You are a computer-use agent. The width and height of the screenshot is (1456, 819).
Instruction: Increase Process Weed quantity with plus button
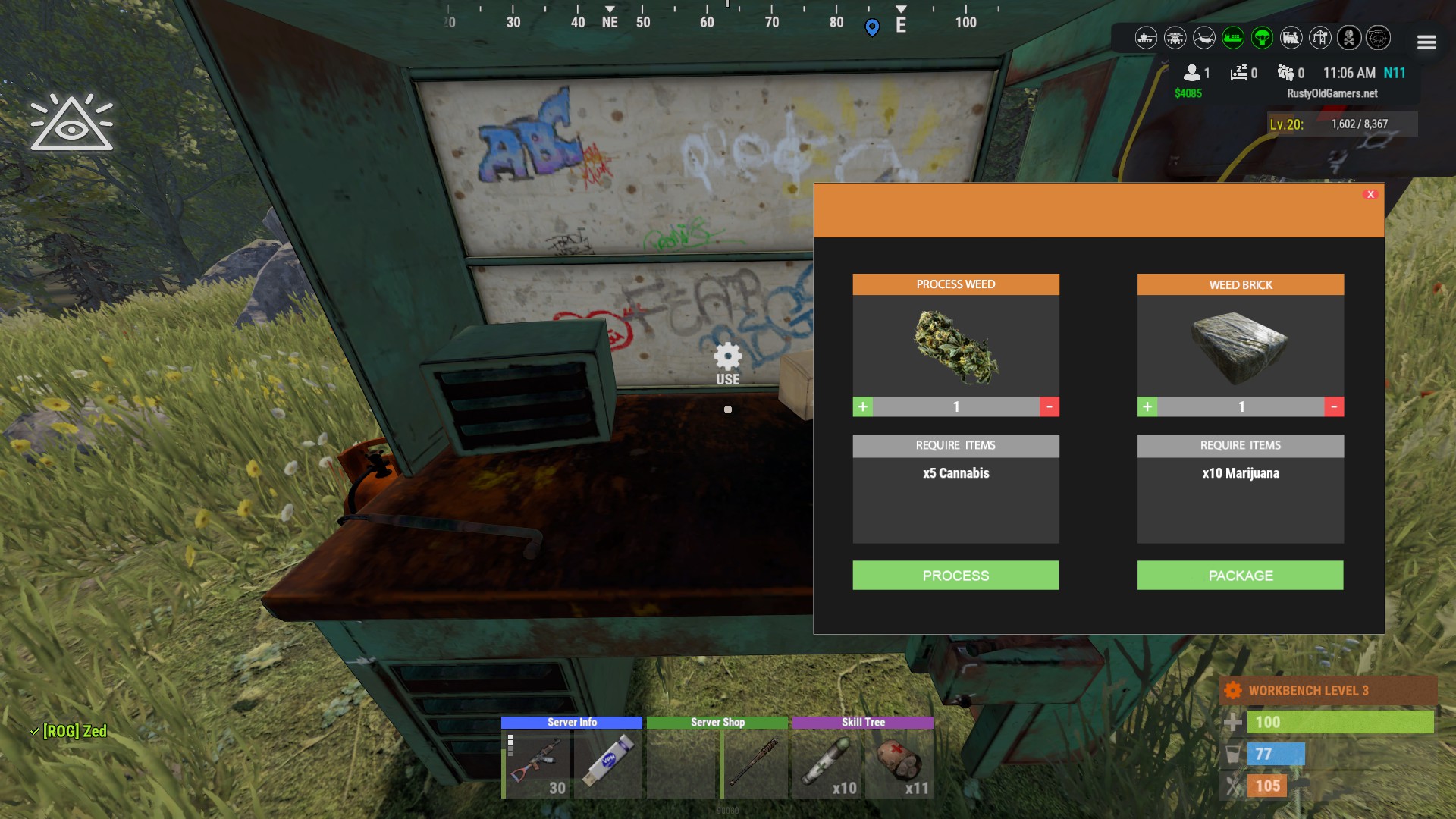coord(862,406)
